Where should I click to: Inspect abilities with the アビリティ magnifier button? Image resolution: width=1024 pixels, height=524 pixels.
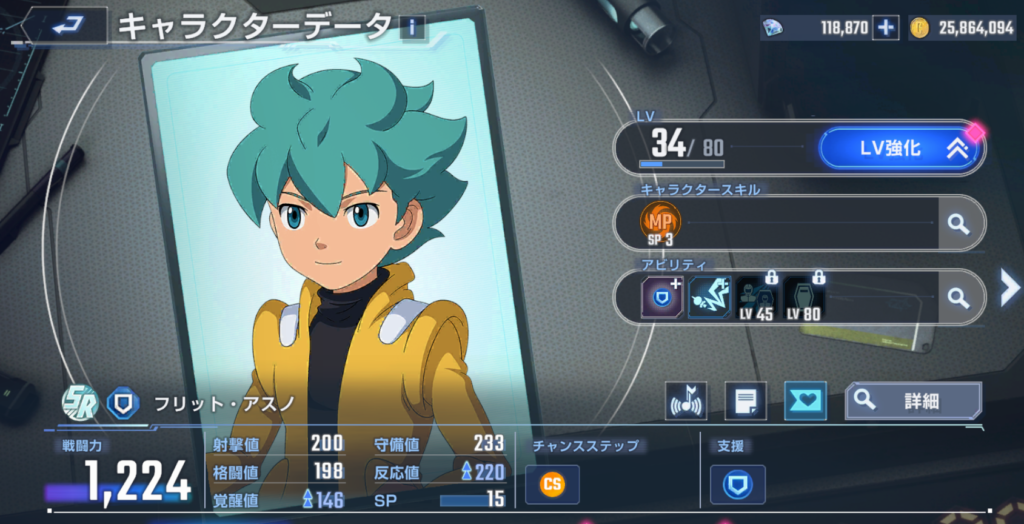pos(959,297)
